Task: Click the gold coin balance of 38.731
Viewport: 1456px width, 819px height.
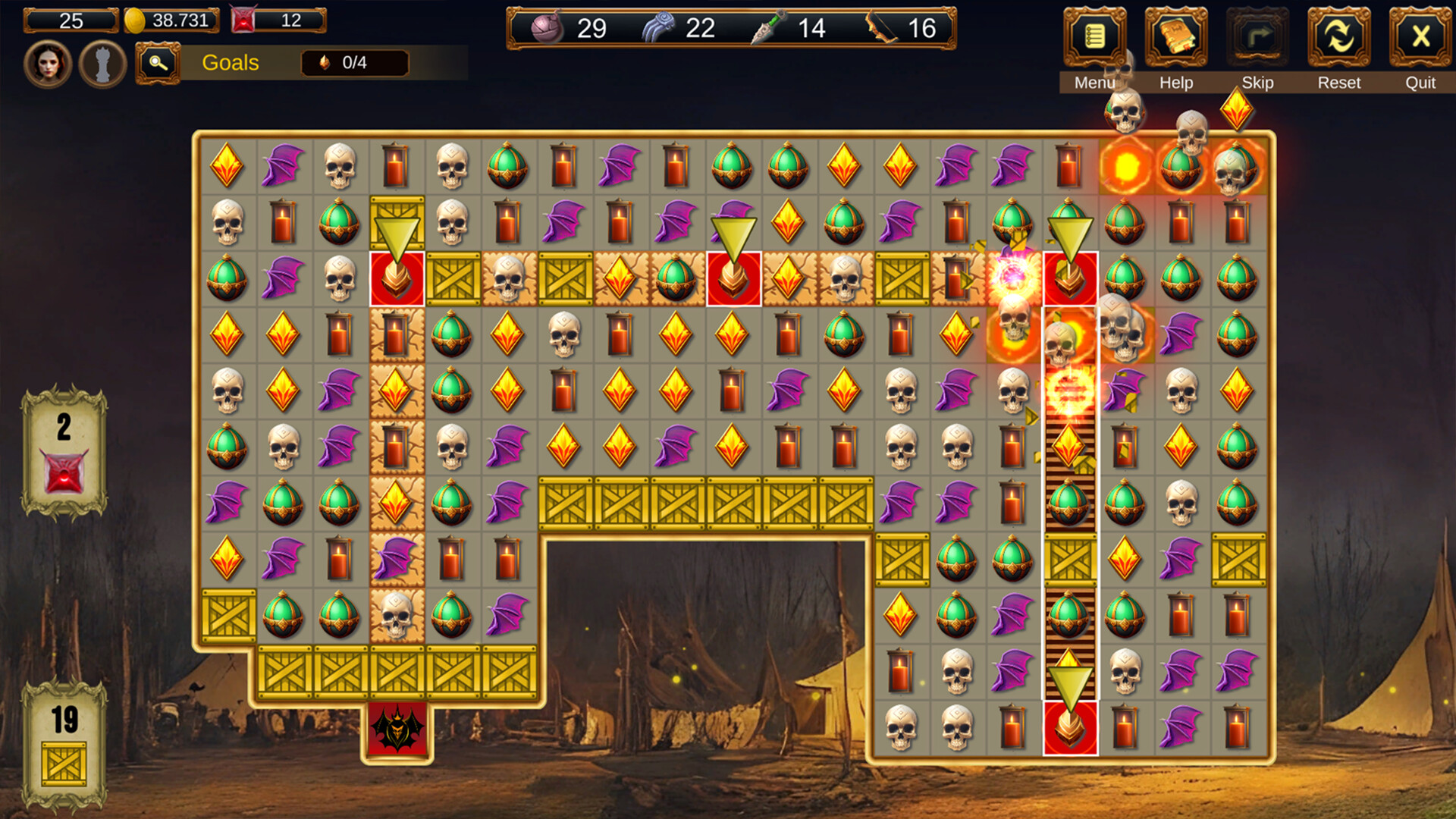Action: click(171, 20)
